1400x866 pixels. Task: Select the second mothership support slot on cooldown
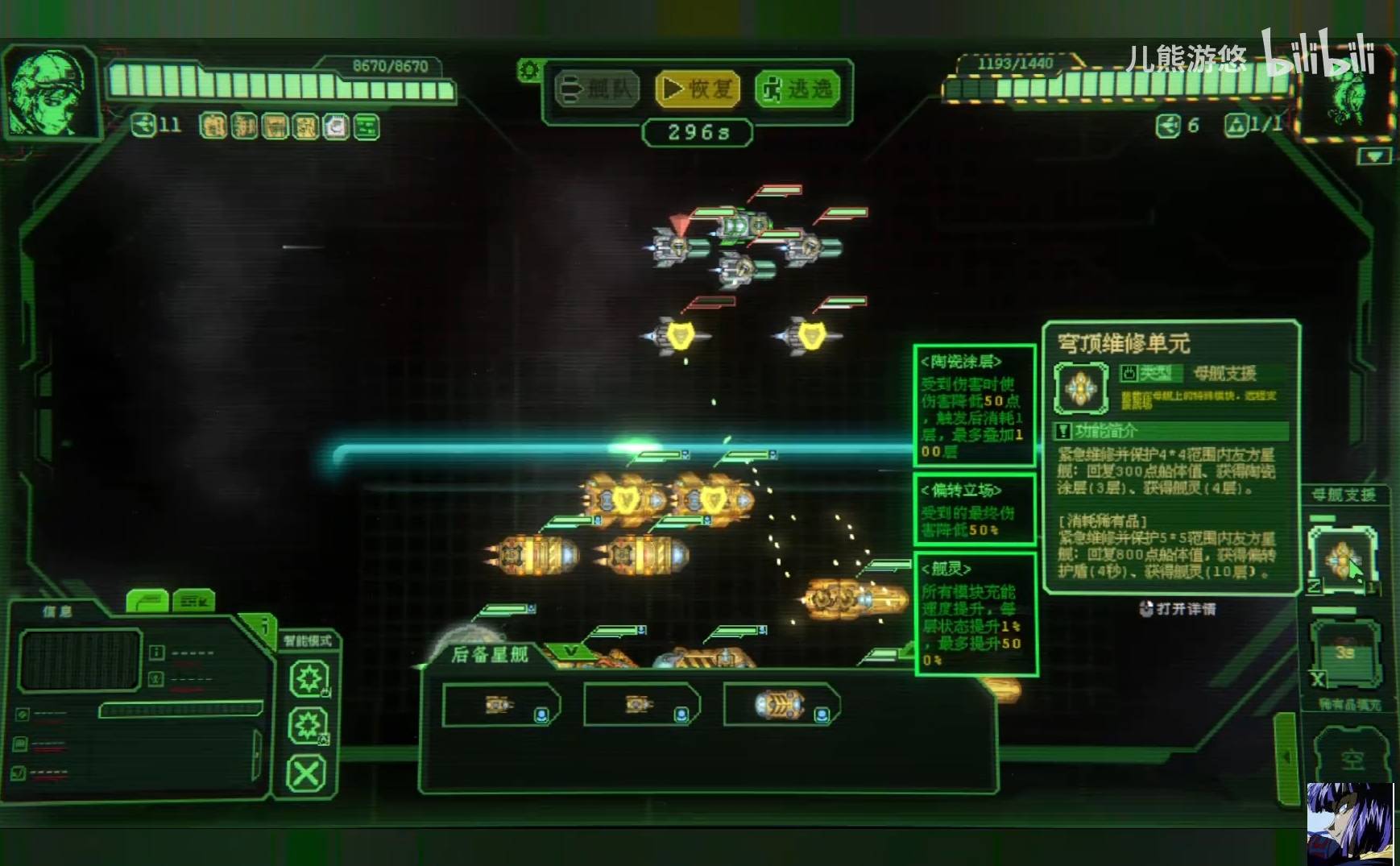(x=1344, y=651)
